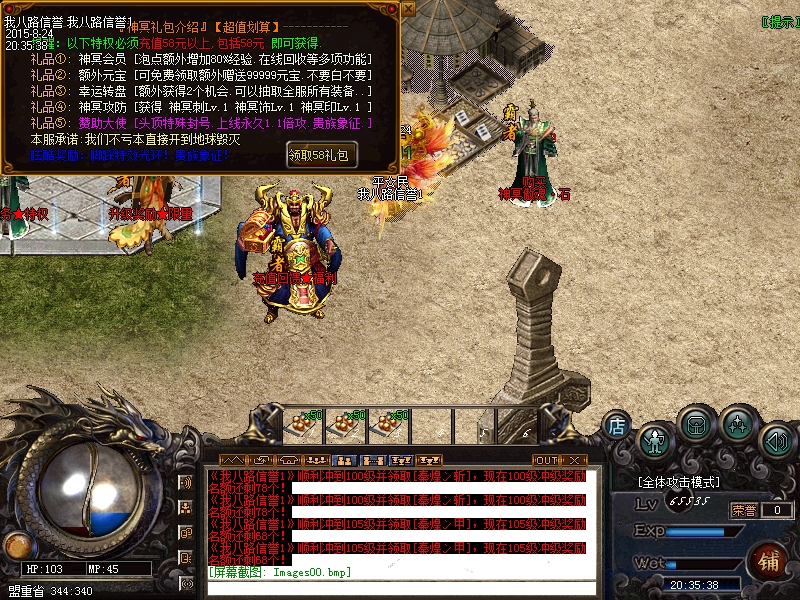Claim the 58 gift pack (领取58礼包)
Image resolution: width=800 pixels, height=600 pixels.
321,155
